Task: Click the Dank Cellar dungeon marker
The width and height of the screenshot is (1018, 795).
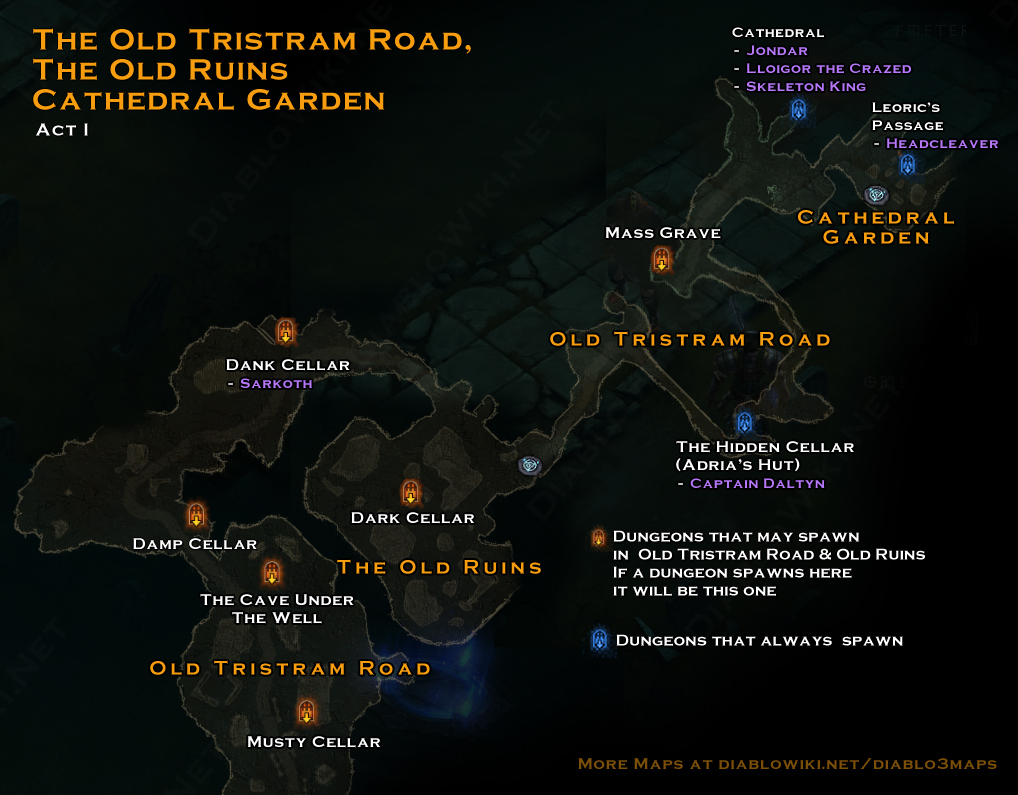Action: (285, 331)
